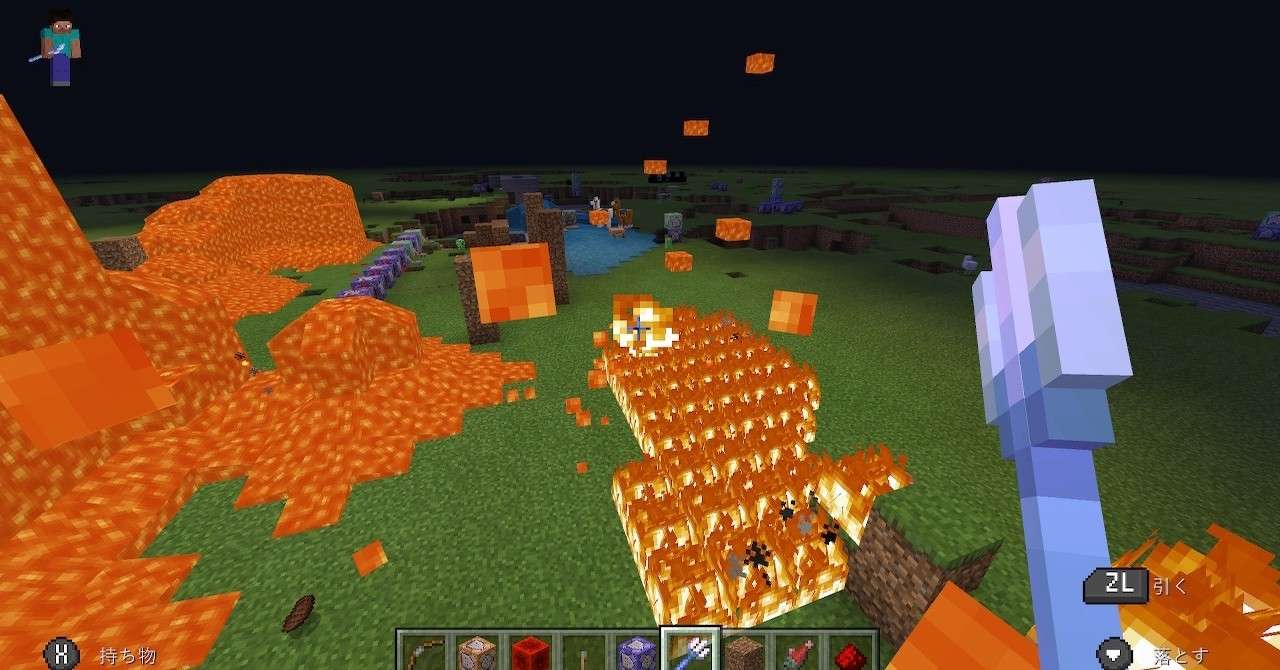The height and width of the screenshot is (670, 1280).
Task: Choose the orange command block slot
Action: [x=477, y=653]
